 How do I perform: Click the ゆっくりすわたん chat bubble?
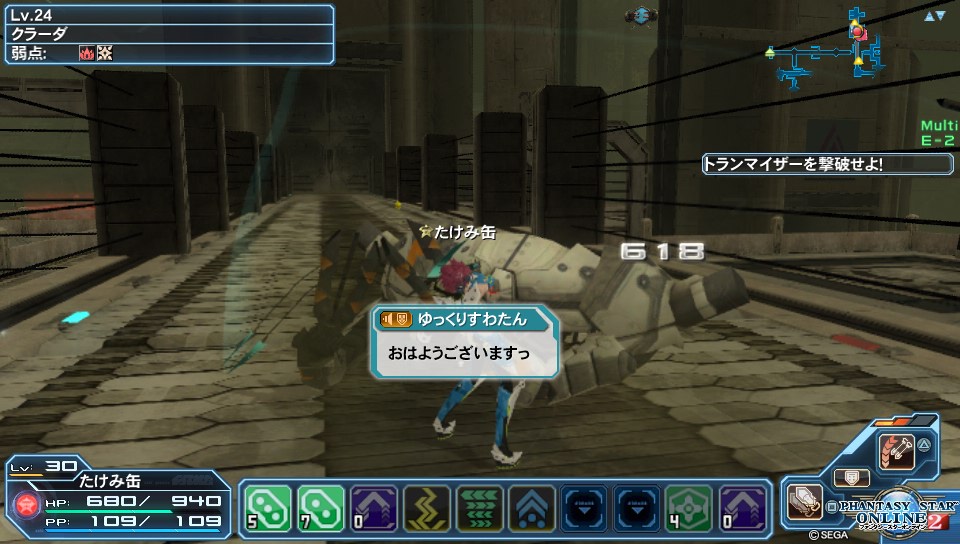(463, 342)
